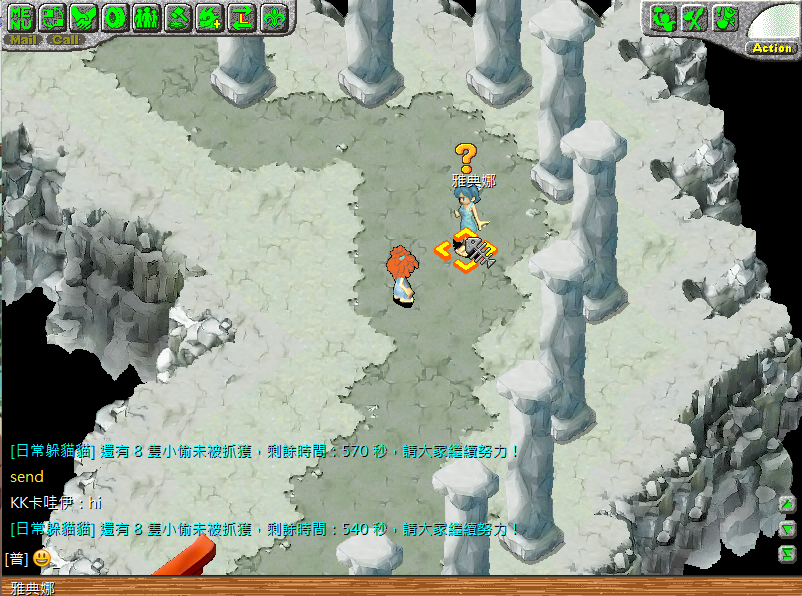Jump chat to bottom with bottom-most arrow

click(x=788, y=554)
